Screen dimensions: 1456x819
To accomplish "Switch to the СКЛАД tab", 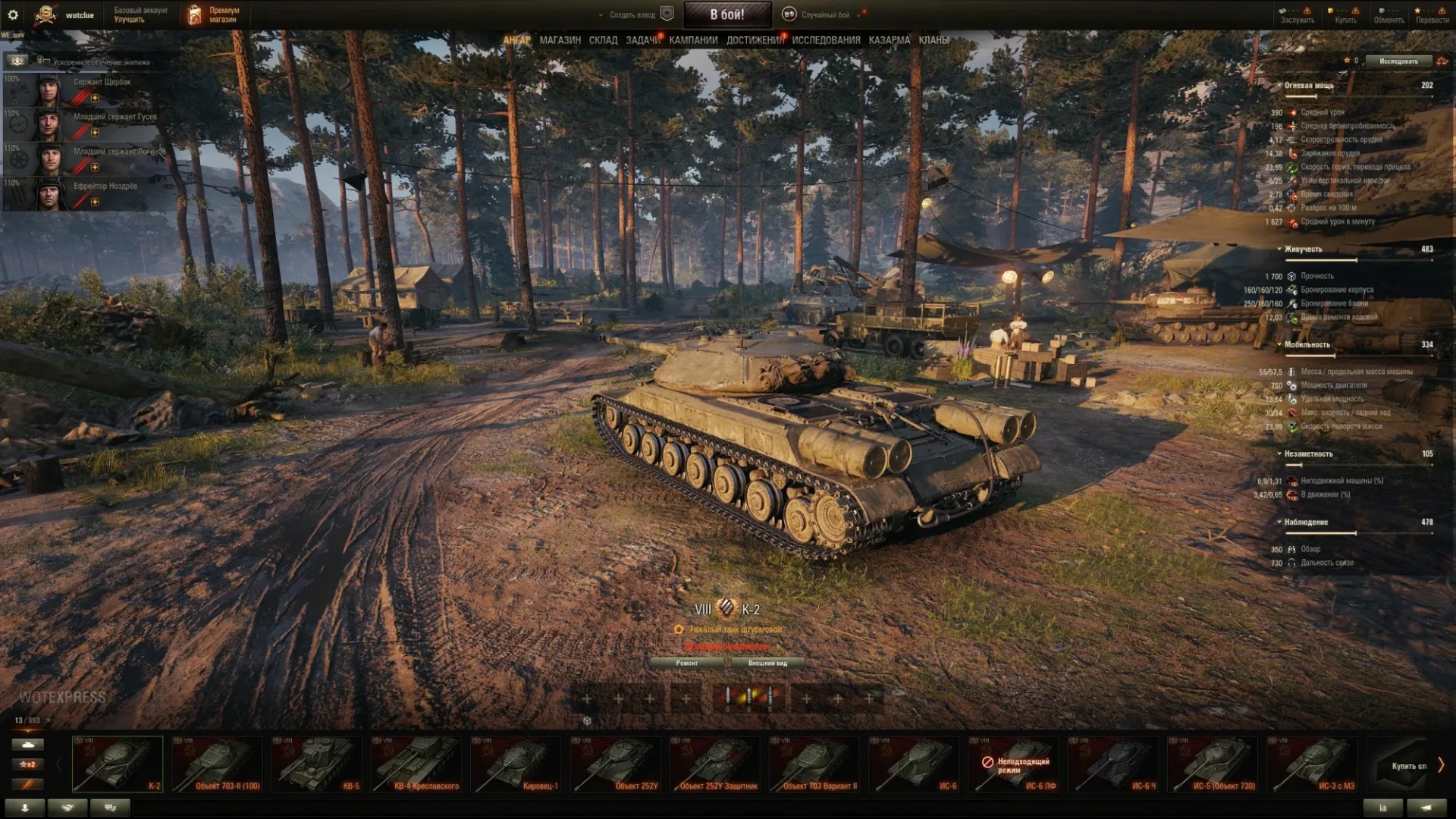I will coord(603,40).
